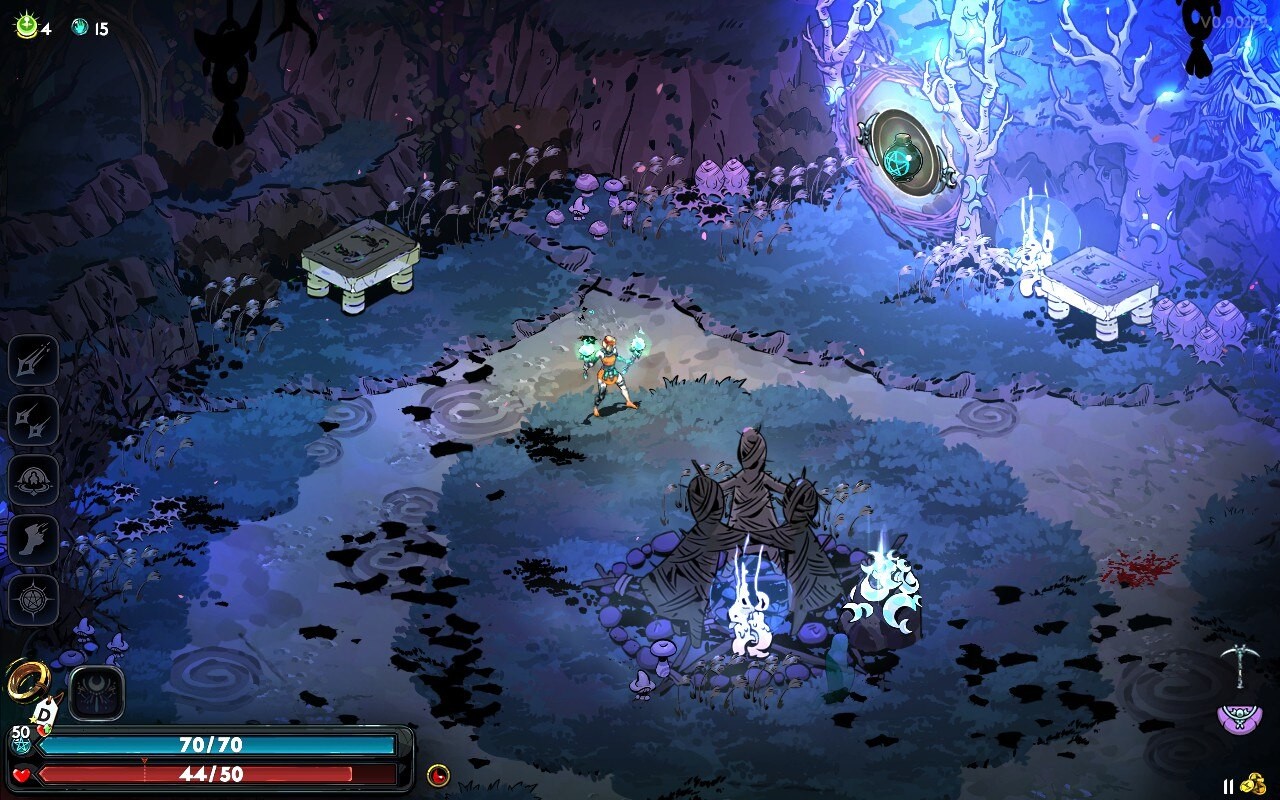Screen dimensions: 1280x800
Task: Click the gold coins icon bottom right
Action: click(1252, 782)
